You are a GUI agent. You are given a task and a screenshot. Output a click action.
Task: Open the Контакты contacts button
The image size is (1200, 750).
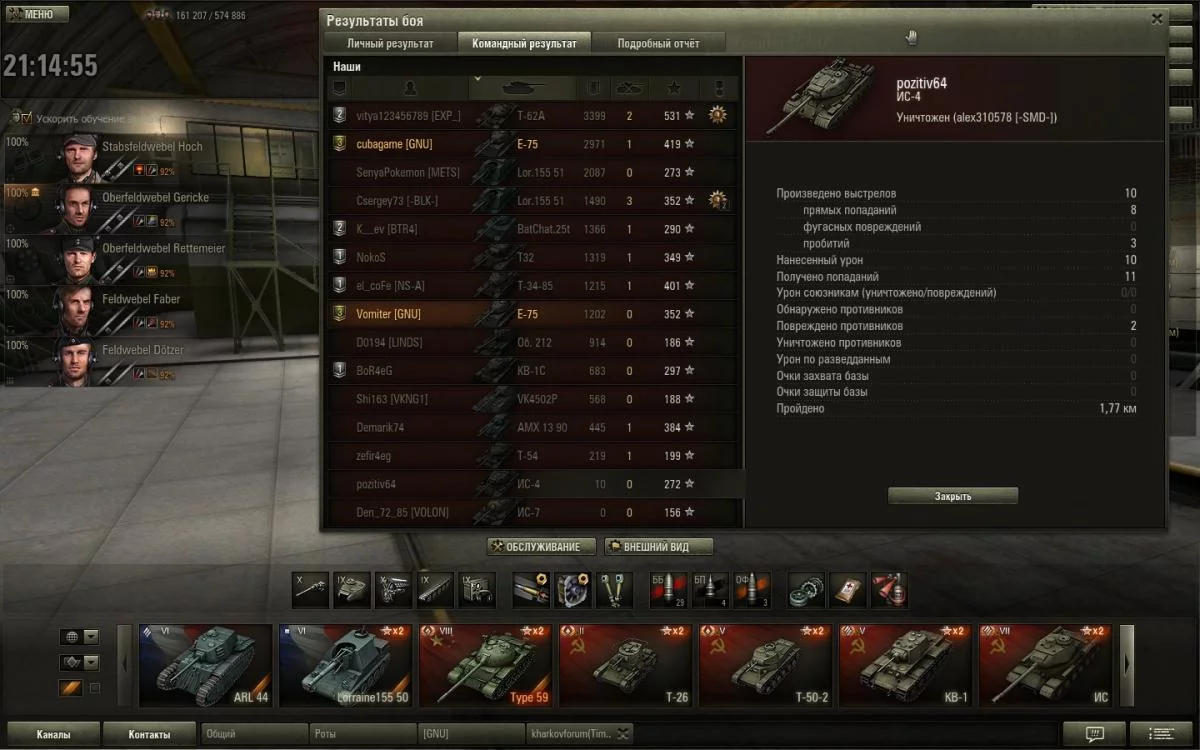(149, 734)
